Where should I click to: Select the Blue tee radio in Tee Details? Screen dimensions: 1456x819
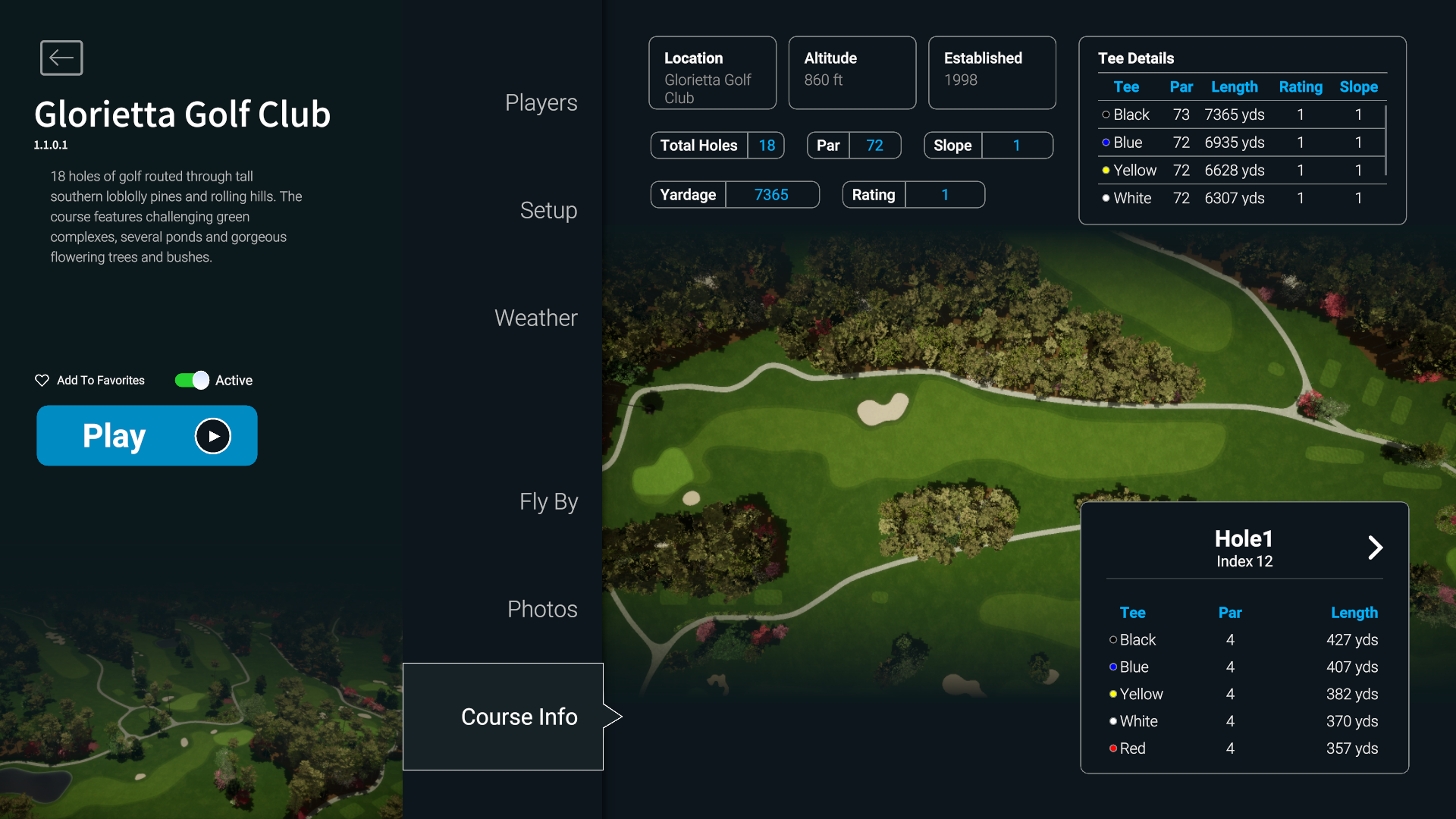pos(1106,143)
